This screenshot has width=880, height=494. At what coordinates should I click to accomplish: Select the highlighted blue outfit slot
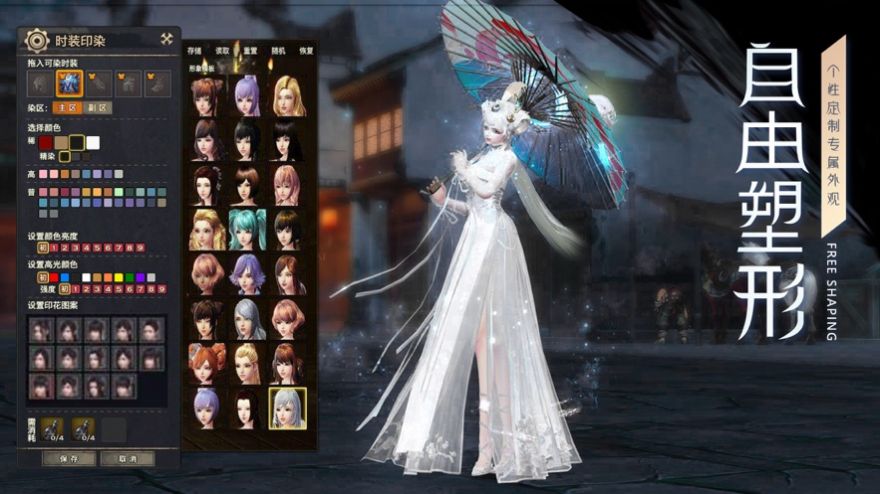(69, 82)
